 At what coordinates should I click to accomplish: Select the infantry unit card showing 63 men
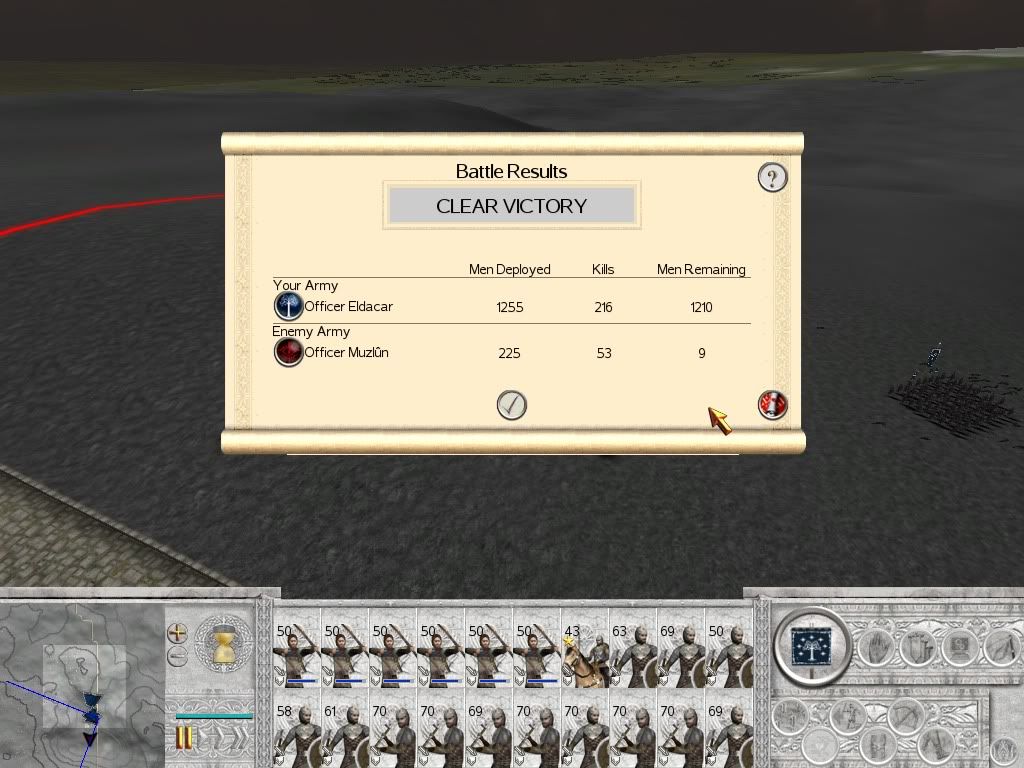pos(633,655)
